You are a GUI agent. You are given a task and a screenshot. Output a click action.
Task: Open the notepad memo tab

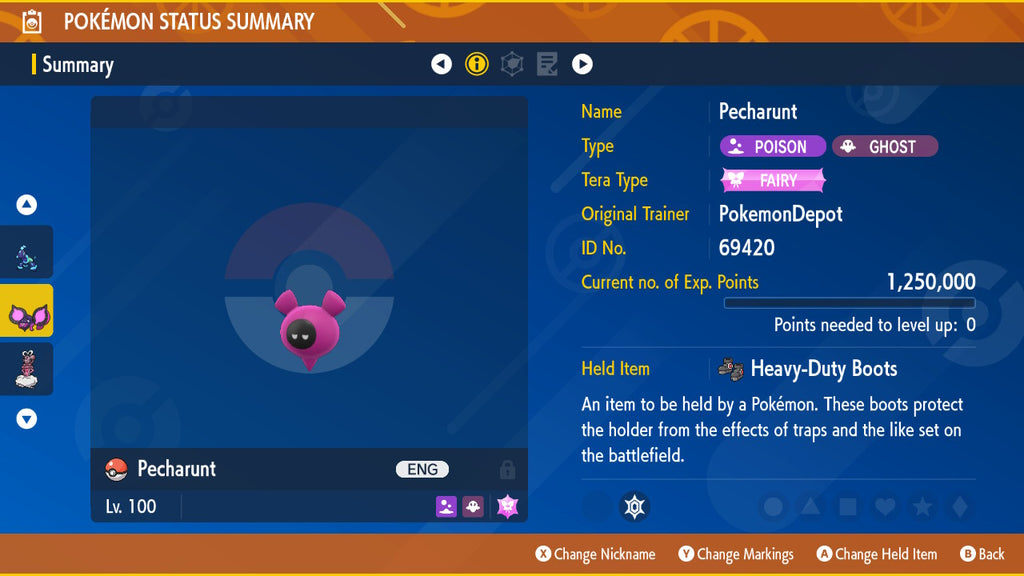point(547,65)
